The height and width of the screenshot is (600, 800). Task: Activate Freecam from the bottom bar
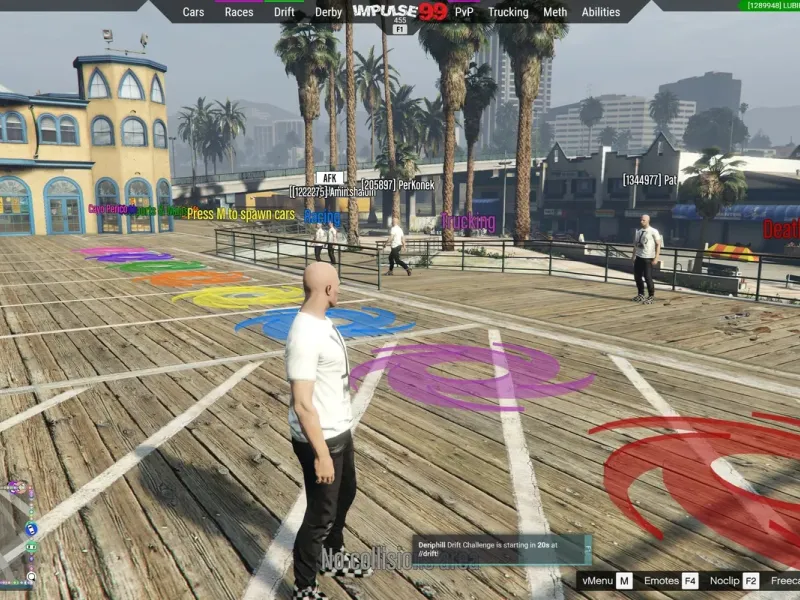point(786,581)
